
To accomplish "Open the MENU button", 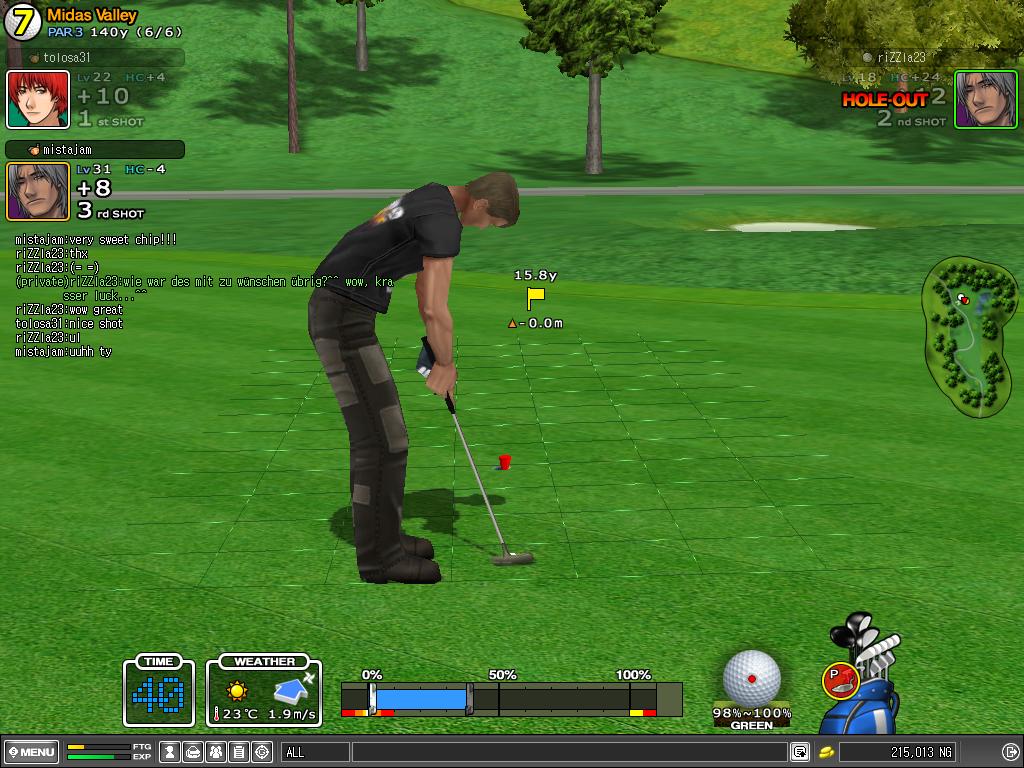I will pyautogui.click(x=32, y=752).
